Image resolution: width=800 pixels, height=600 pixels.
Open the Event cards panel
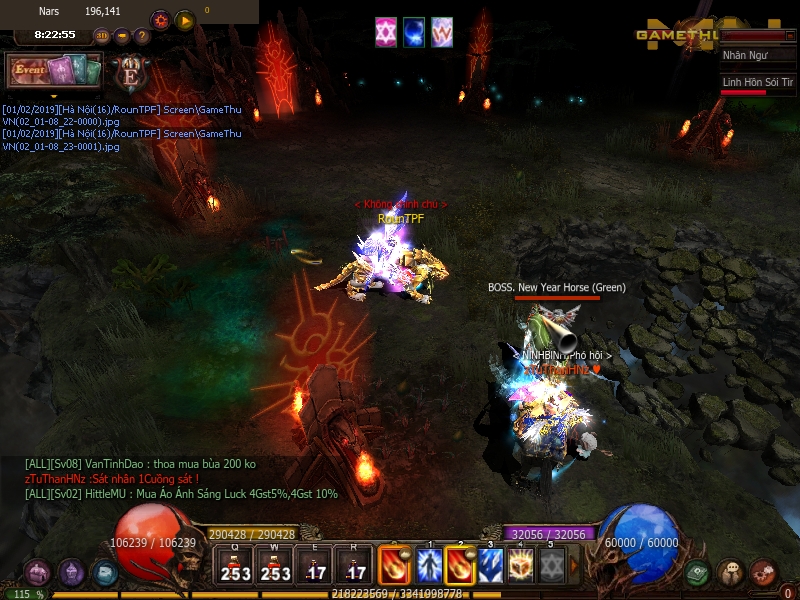click(x=56, y=70)
